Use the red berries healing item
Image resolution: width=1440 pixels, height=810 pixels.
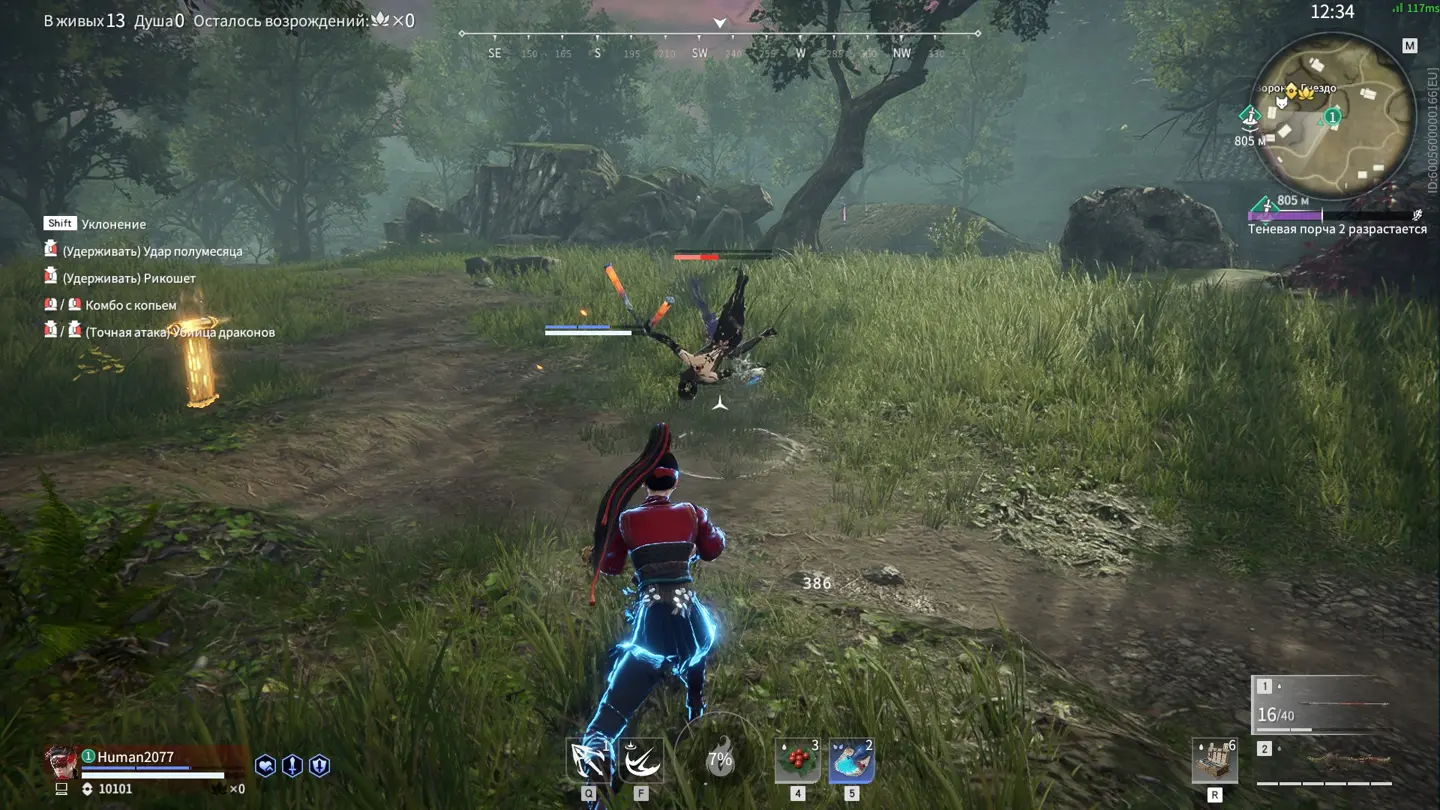pos(797,761)
